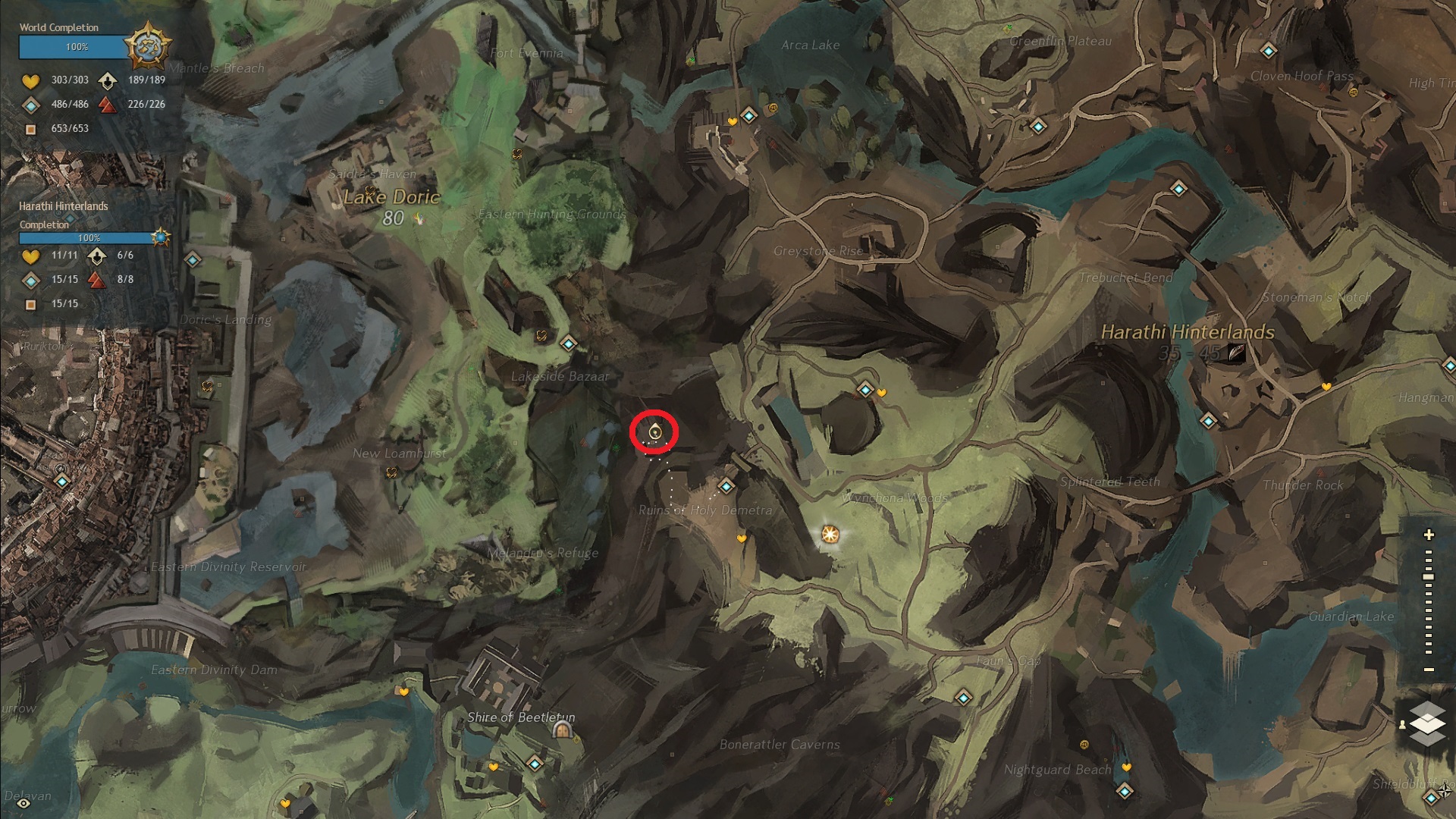Open the eye-shaped map legend toggle
The image size is (1456, 819).
(24, 802)
